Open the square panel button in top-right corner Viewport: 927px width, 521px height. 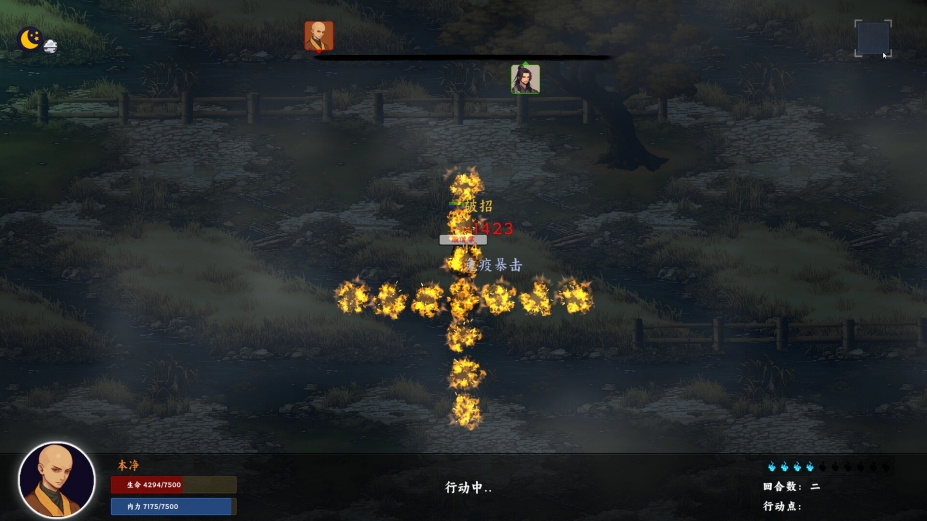point(872,38)
